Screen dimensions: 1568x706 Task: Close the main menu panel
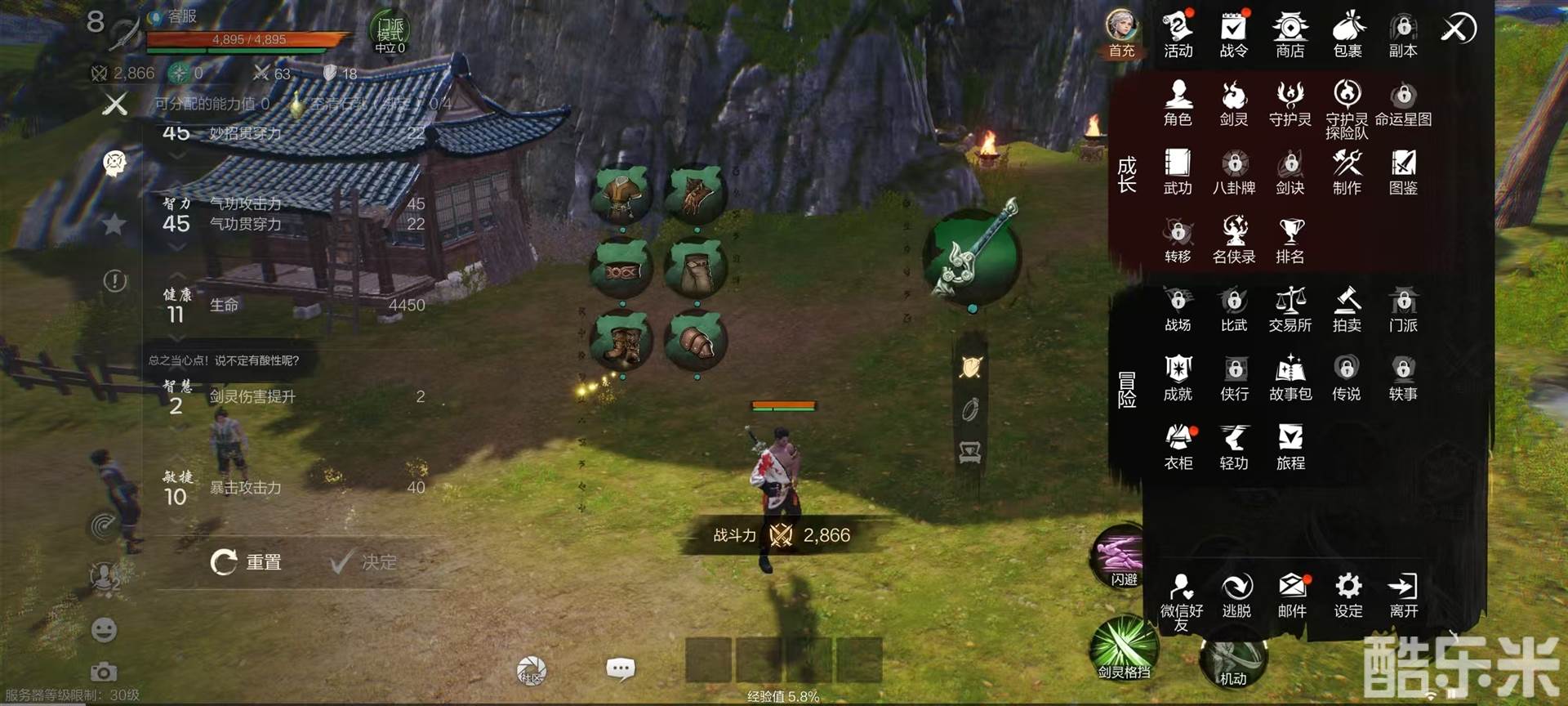click(x=1458, y=29)
